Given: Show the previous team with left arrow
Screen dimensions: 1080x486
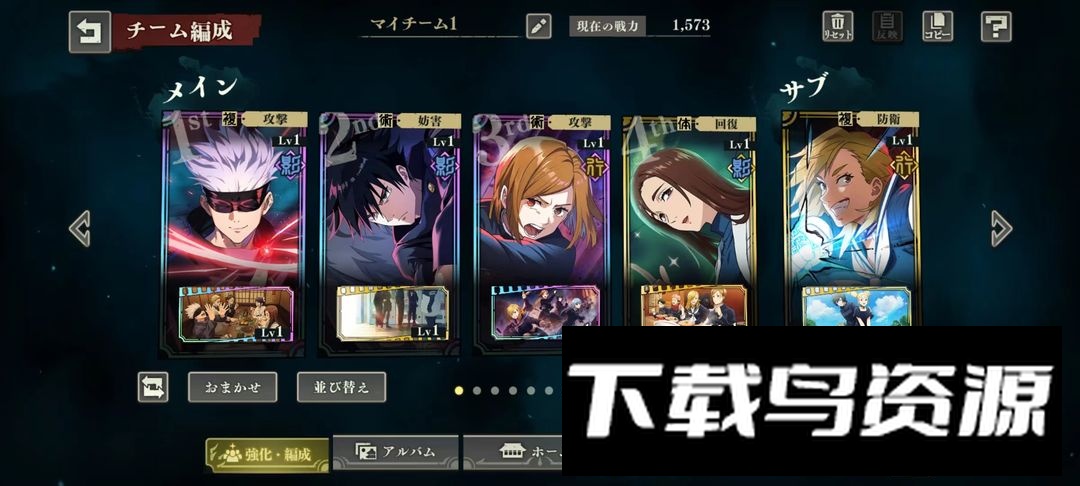Looking at the screenshot, I should [x=80, y=229].
